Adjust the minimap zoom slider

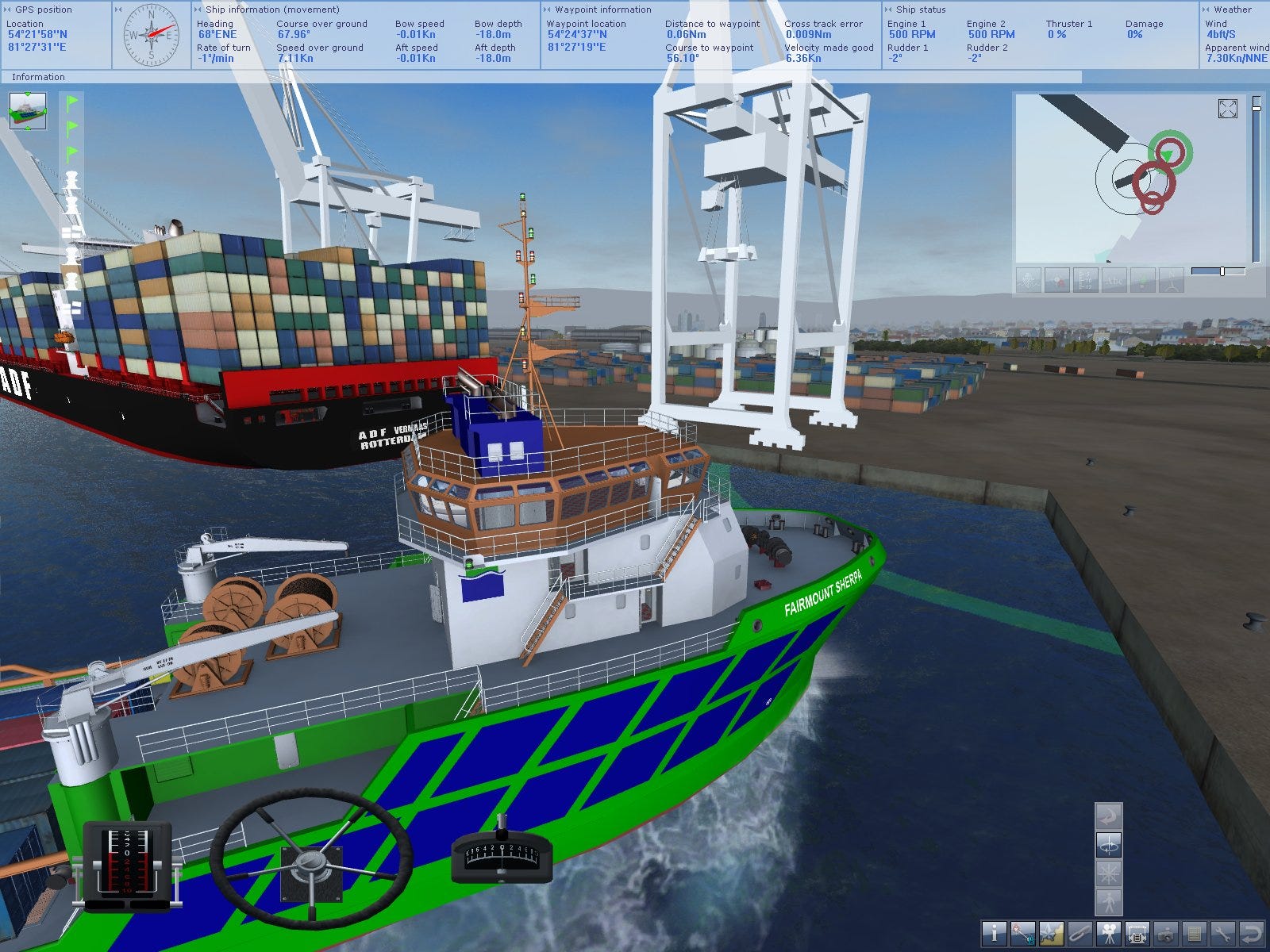(1222, 273)
